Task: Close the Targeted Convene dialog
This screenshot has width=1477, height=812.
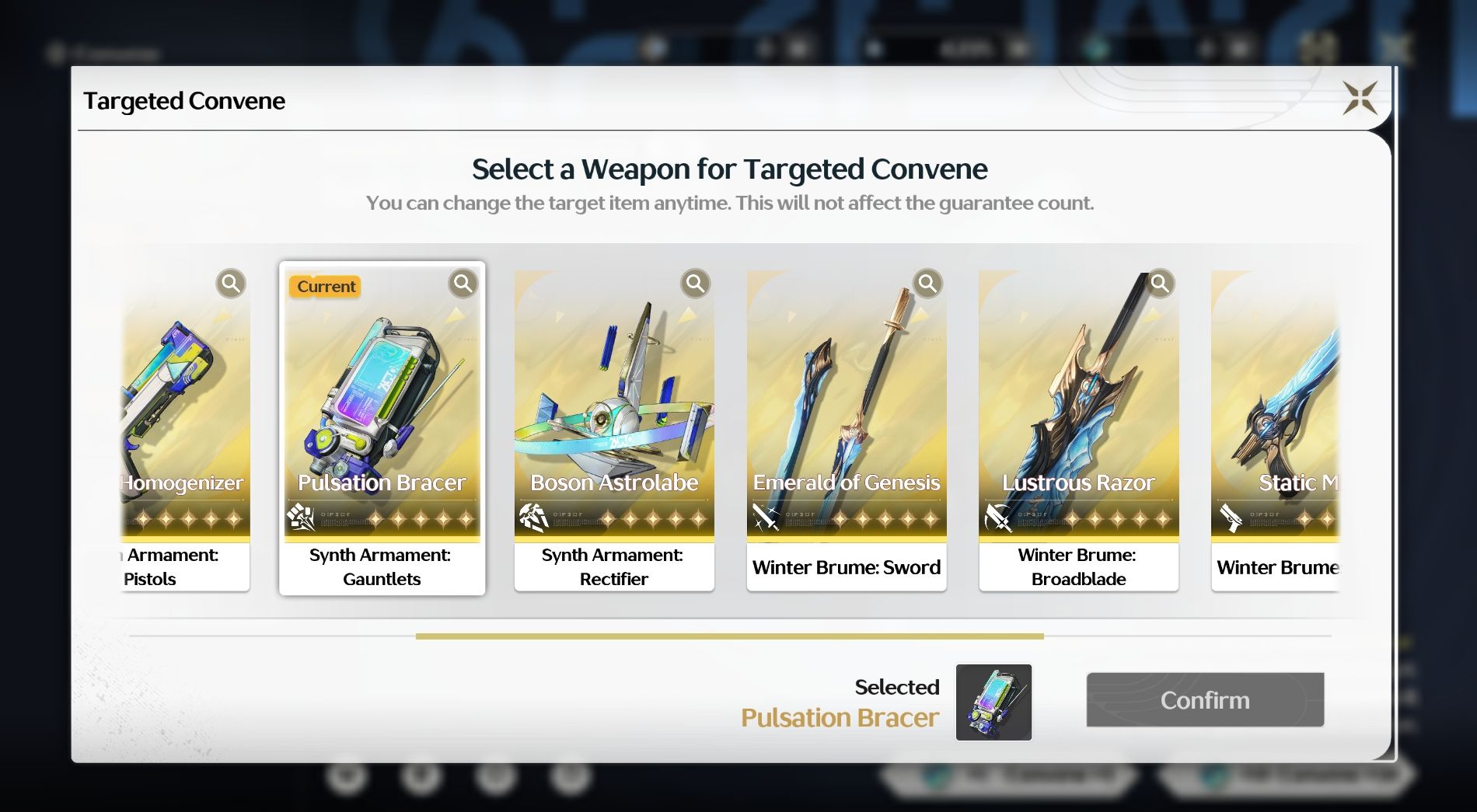Action: [x=1360, y=99]
